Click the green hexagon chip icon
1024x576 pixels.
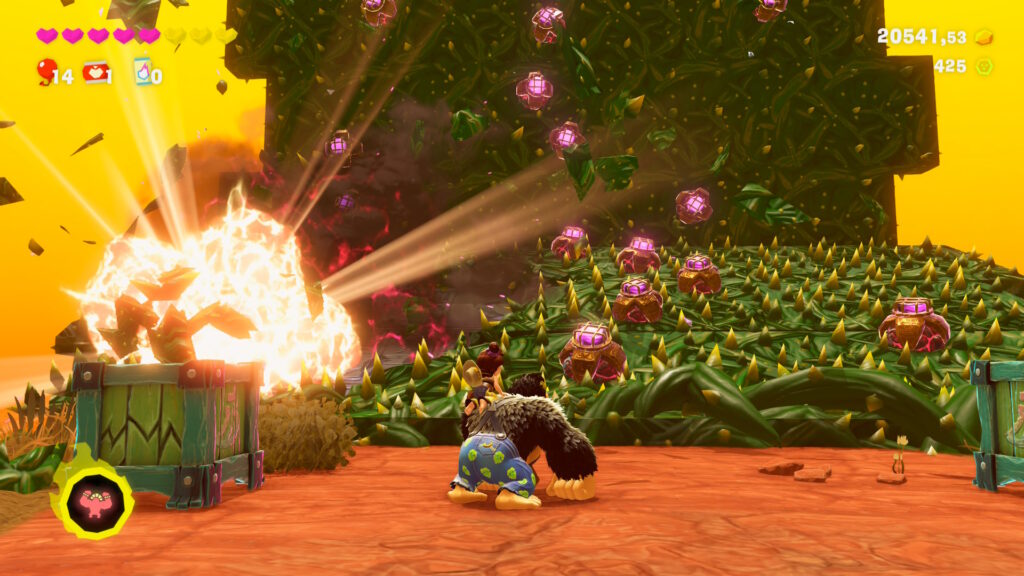click(x=984, y=67)
